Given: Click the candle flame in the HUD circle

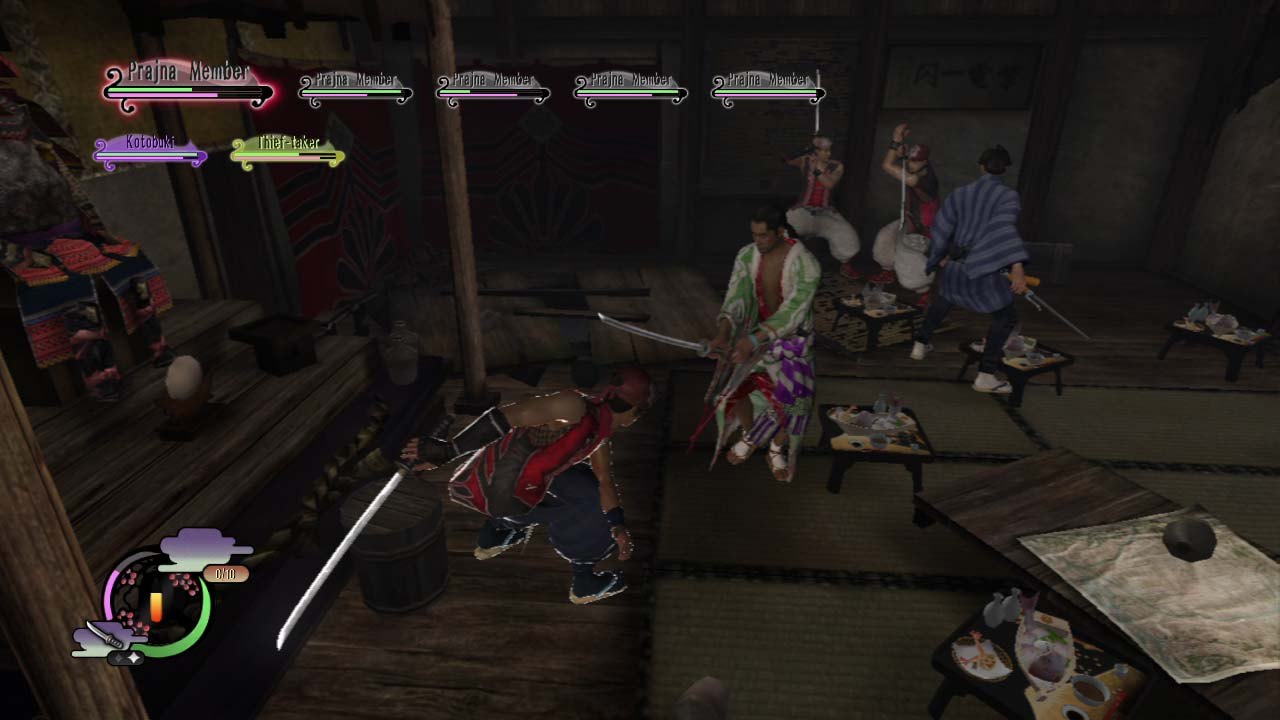Looking at the screenshot, I should coord(157,605).
